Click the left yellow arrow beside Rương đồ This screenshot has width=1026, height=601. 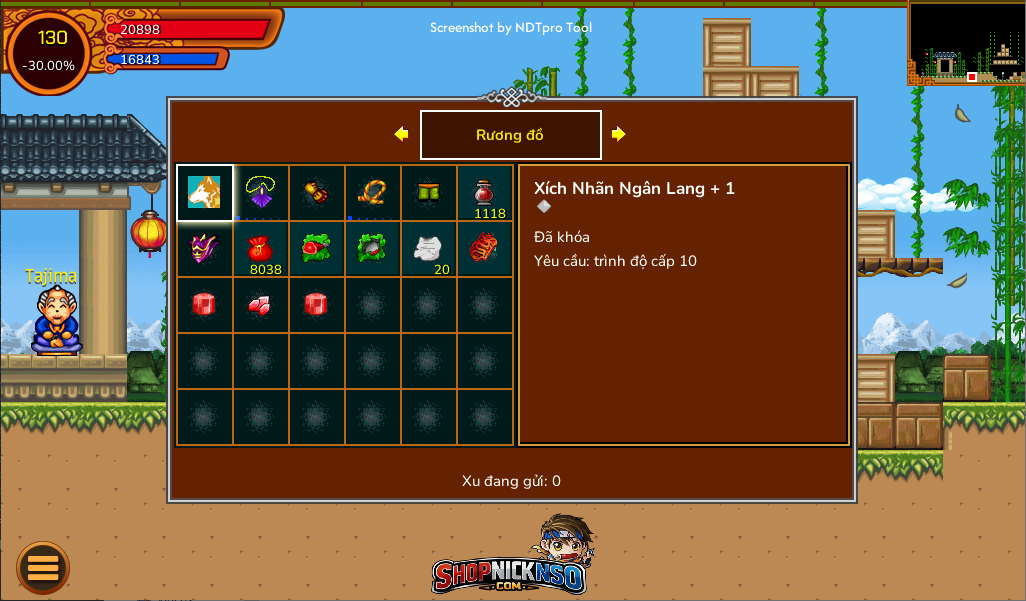[x=402, y=134]
